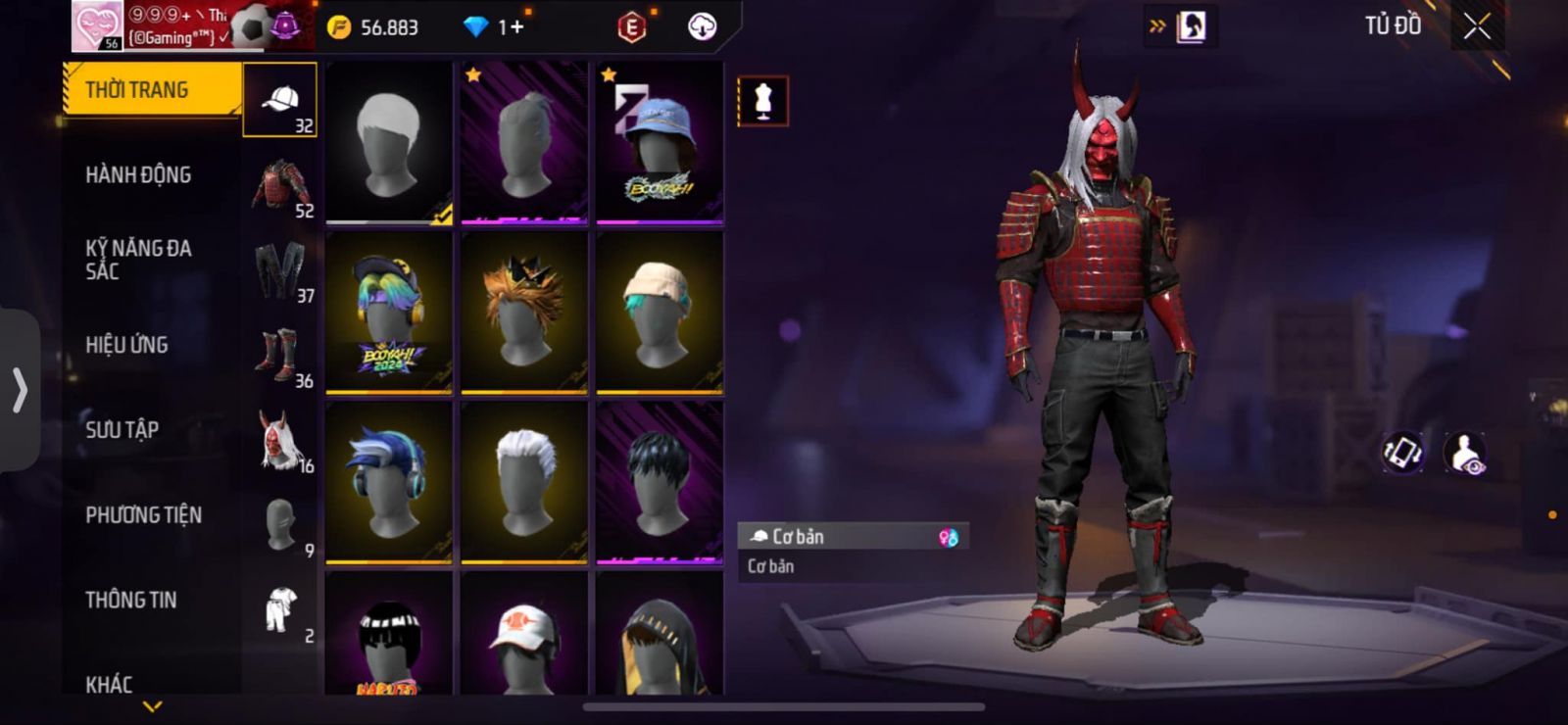Switch to the Hành Động tab
The image size is (1568, 725).
click(138, 175)
